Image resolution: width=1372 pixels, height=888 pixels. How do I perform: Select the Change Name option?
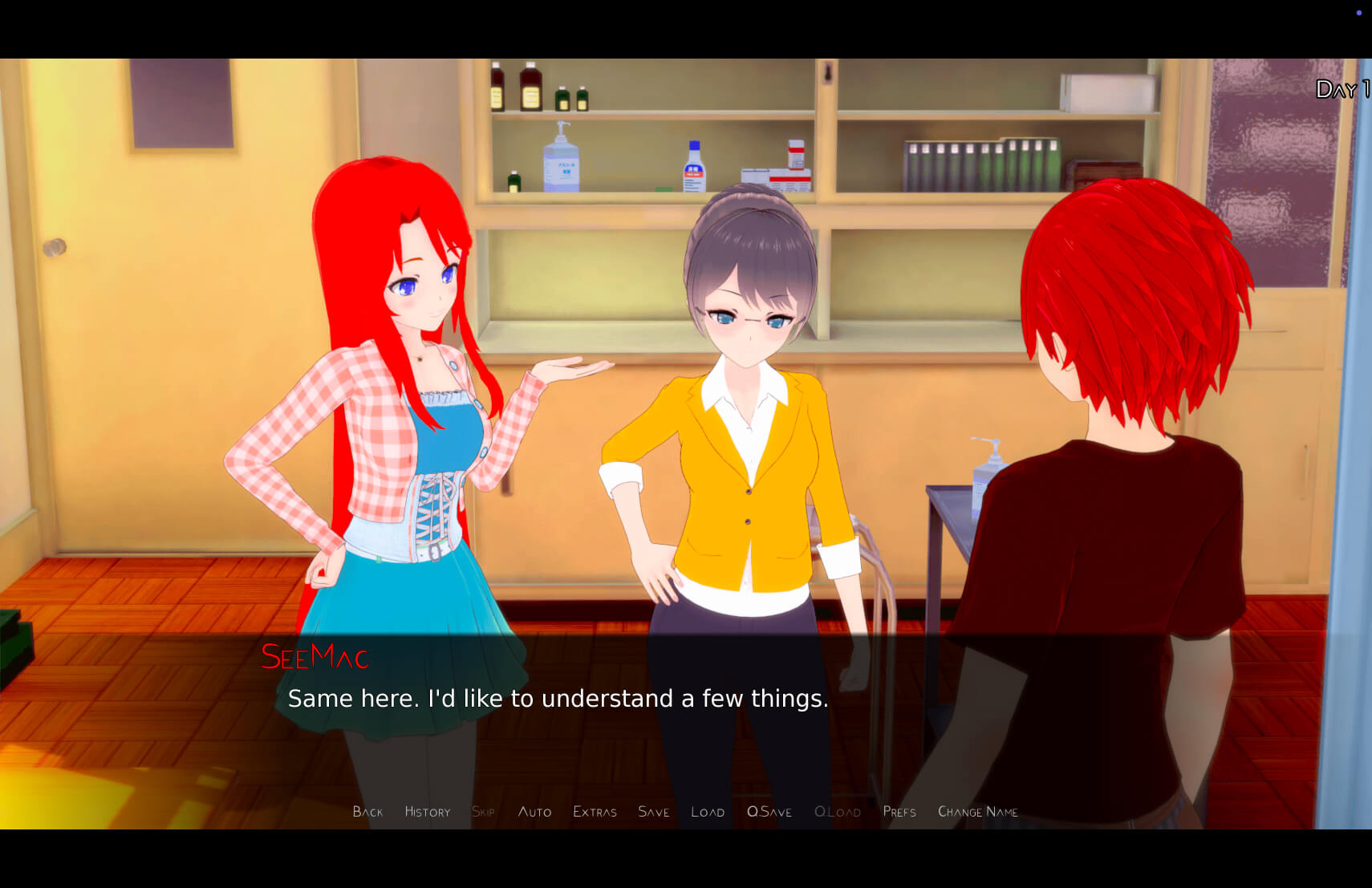tap(977, 812)
